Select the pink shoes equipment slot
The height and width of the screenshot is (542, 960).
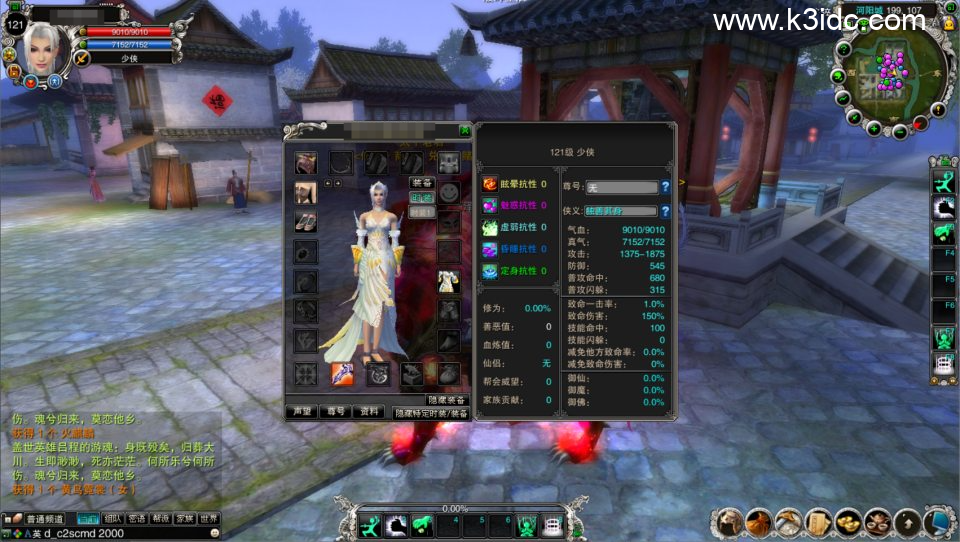(306, 221)
